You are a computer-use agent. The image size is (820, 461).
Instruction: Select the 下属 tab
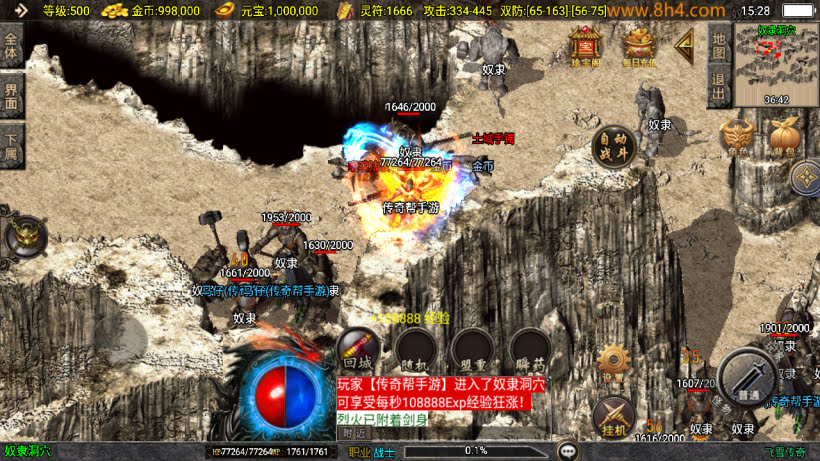pos(11,145)
